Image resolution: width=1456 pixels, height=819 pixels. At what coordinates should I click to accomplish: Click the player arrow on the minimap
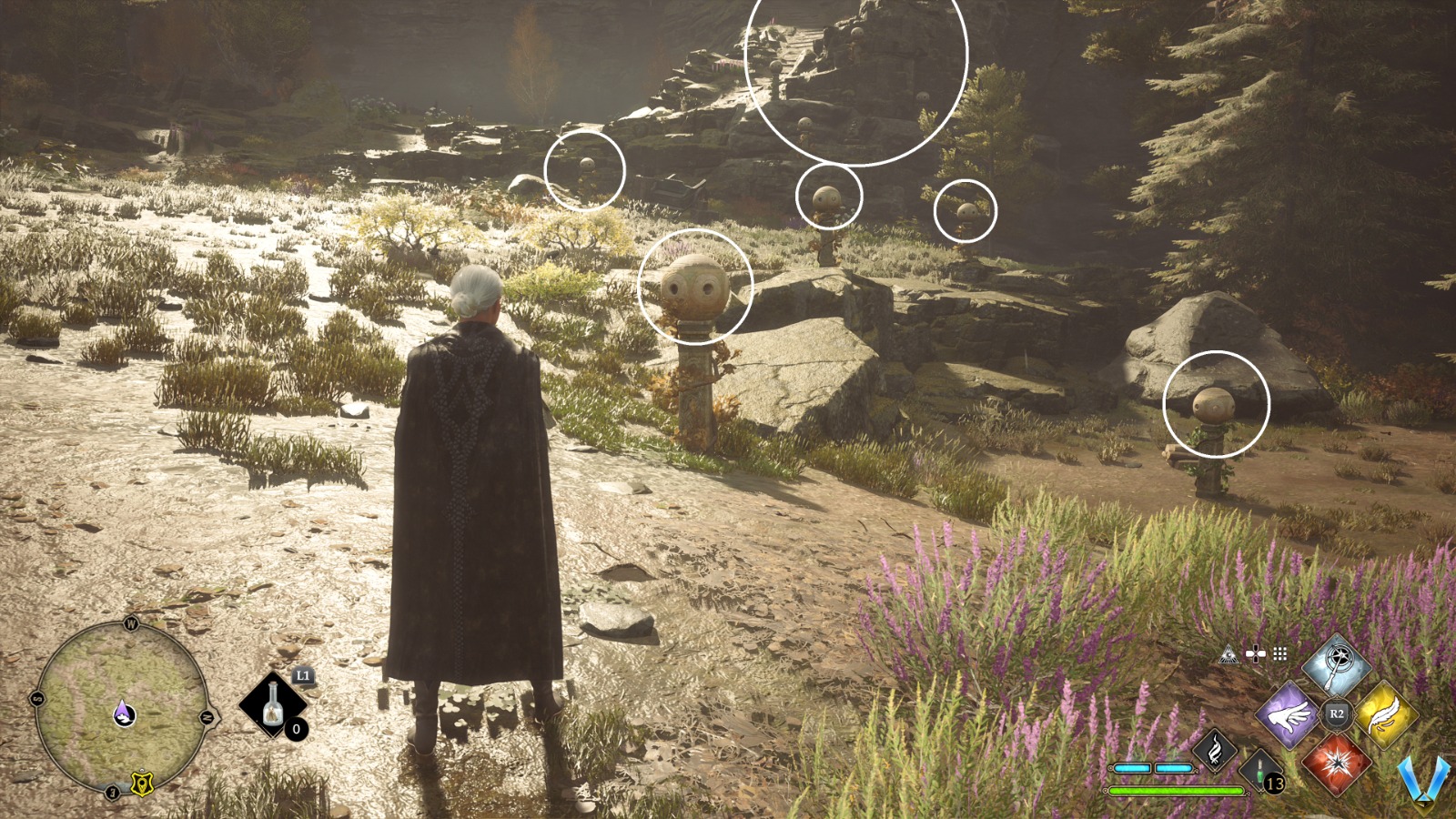pyautogui.click(x=125, y=713)
